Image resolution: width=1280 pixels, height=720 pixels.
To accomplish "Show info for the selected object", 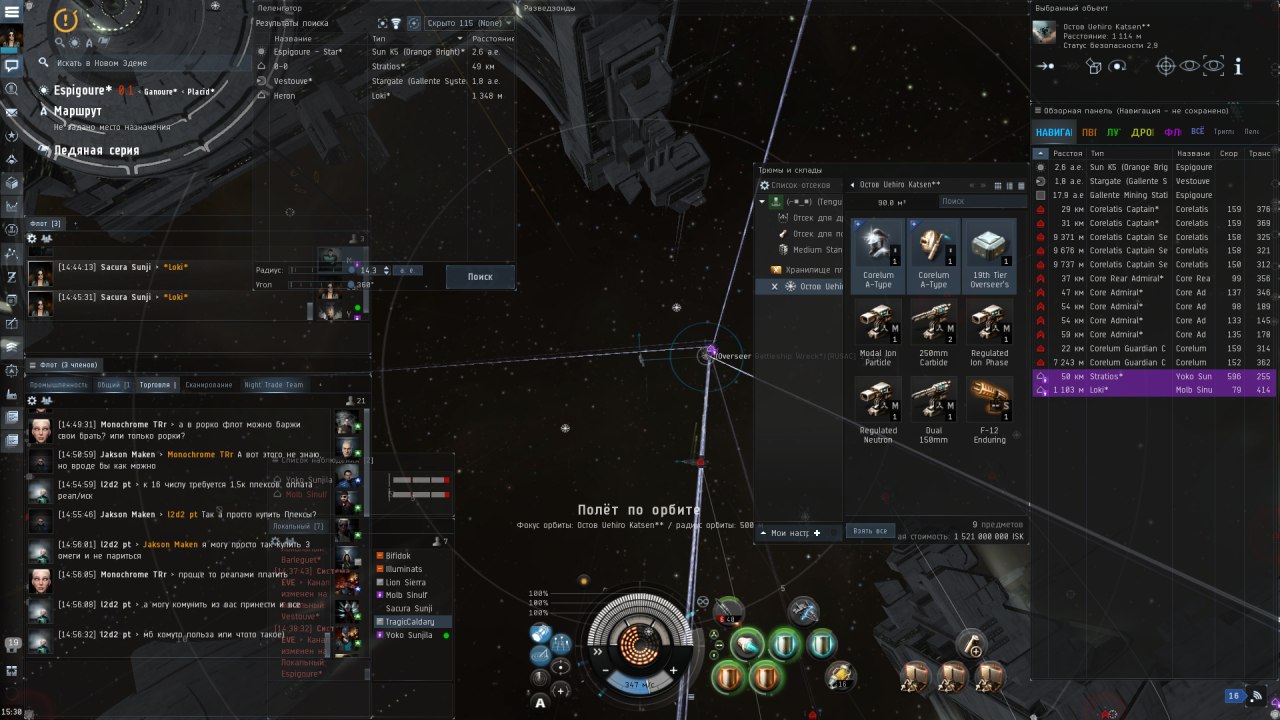I will click(1238, 67).
